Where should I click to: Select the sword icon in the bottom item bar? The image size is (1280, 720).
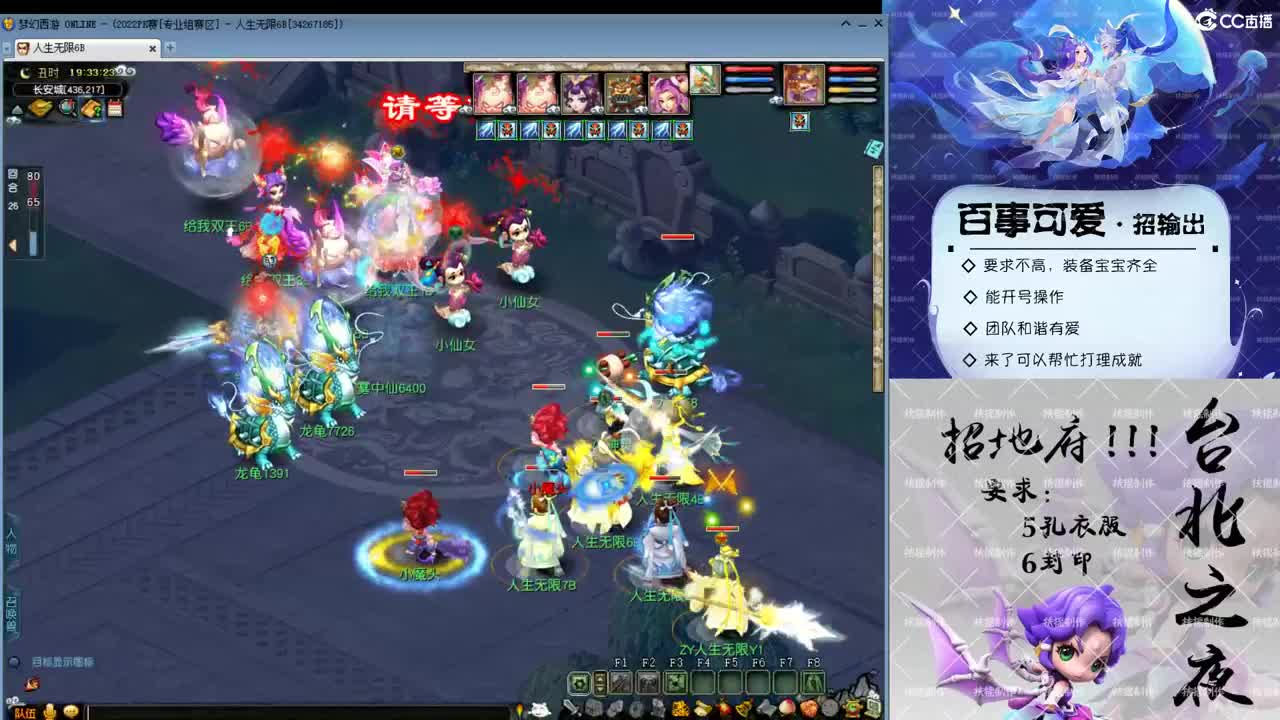point(572,708)
